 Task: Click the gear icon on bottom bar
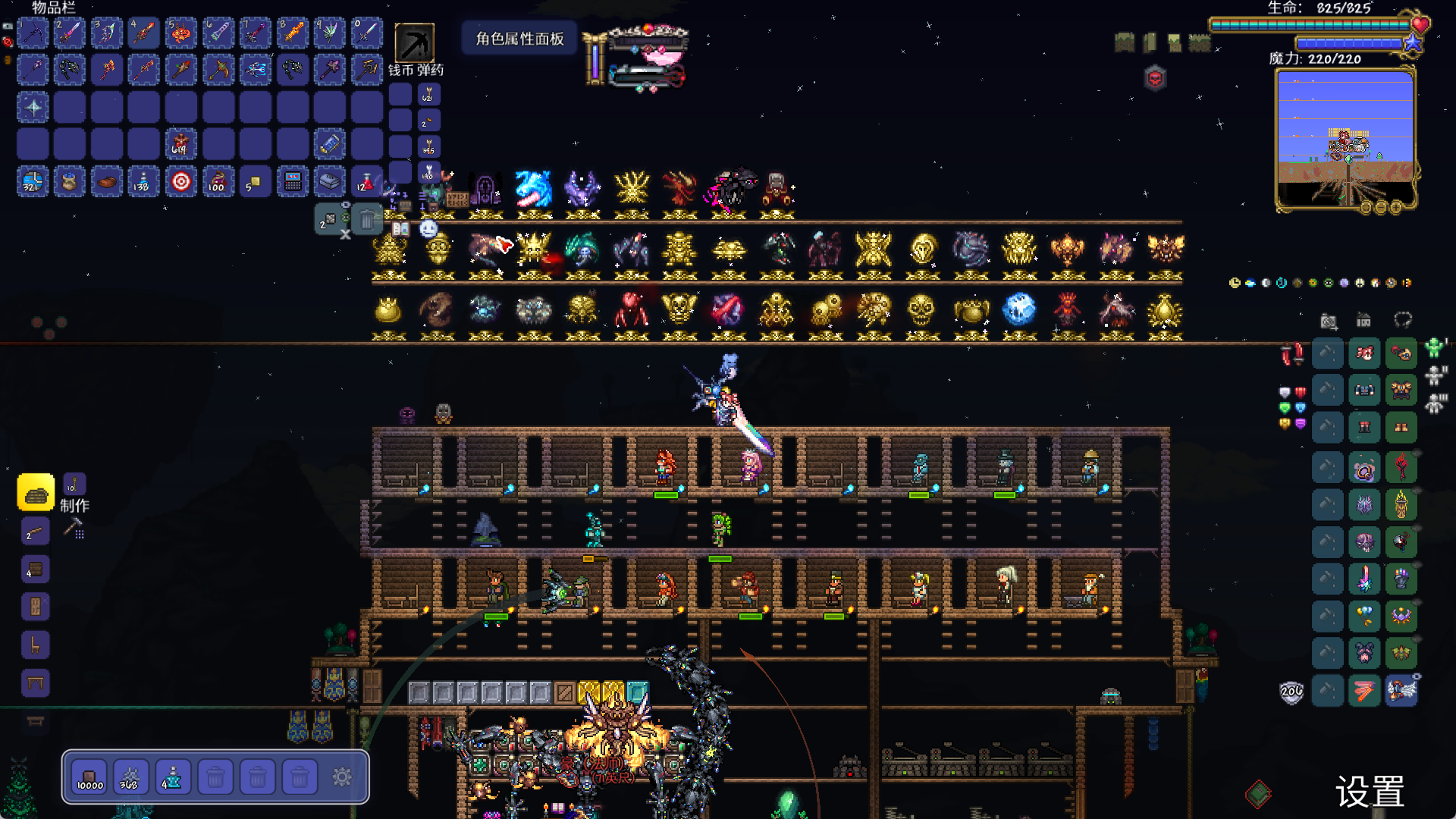point(342,777)
